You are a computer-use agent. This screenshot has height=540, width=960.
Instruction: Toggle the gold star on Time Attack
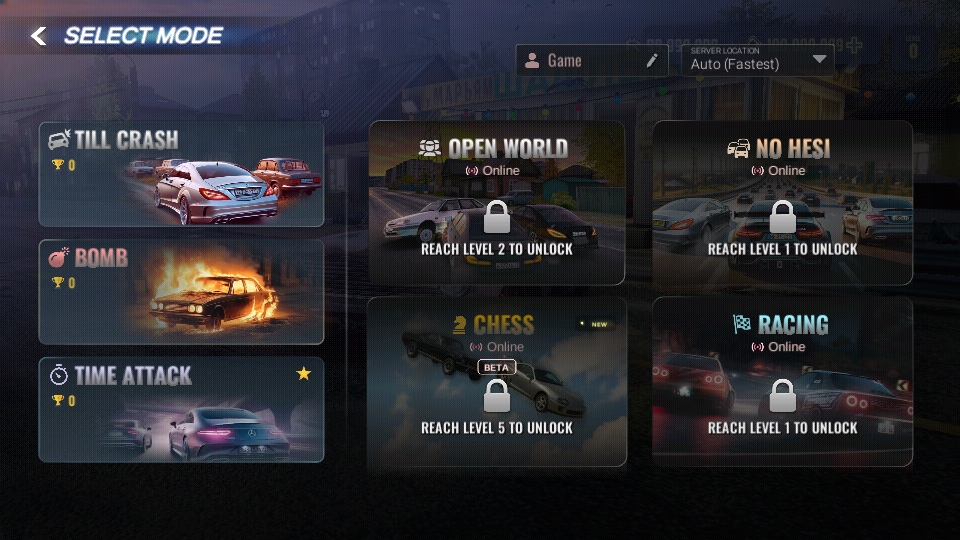[304, 374]
